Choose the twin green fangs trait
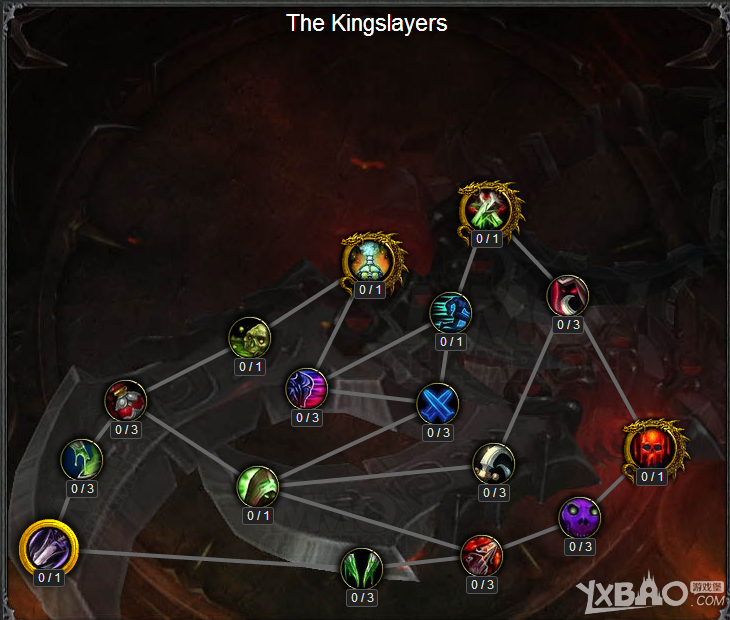 point(362,568)
